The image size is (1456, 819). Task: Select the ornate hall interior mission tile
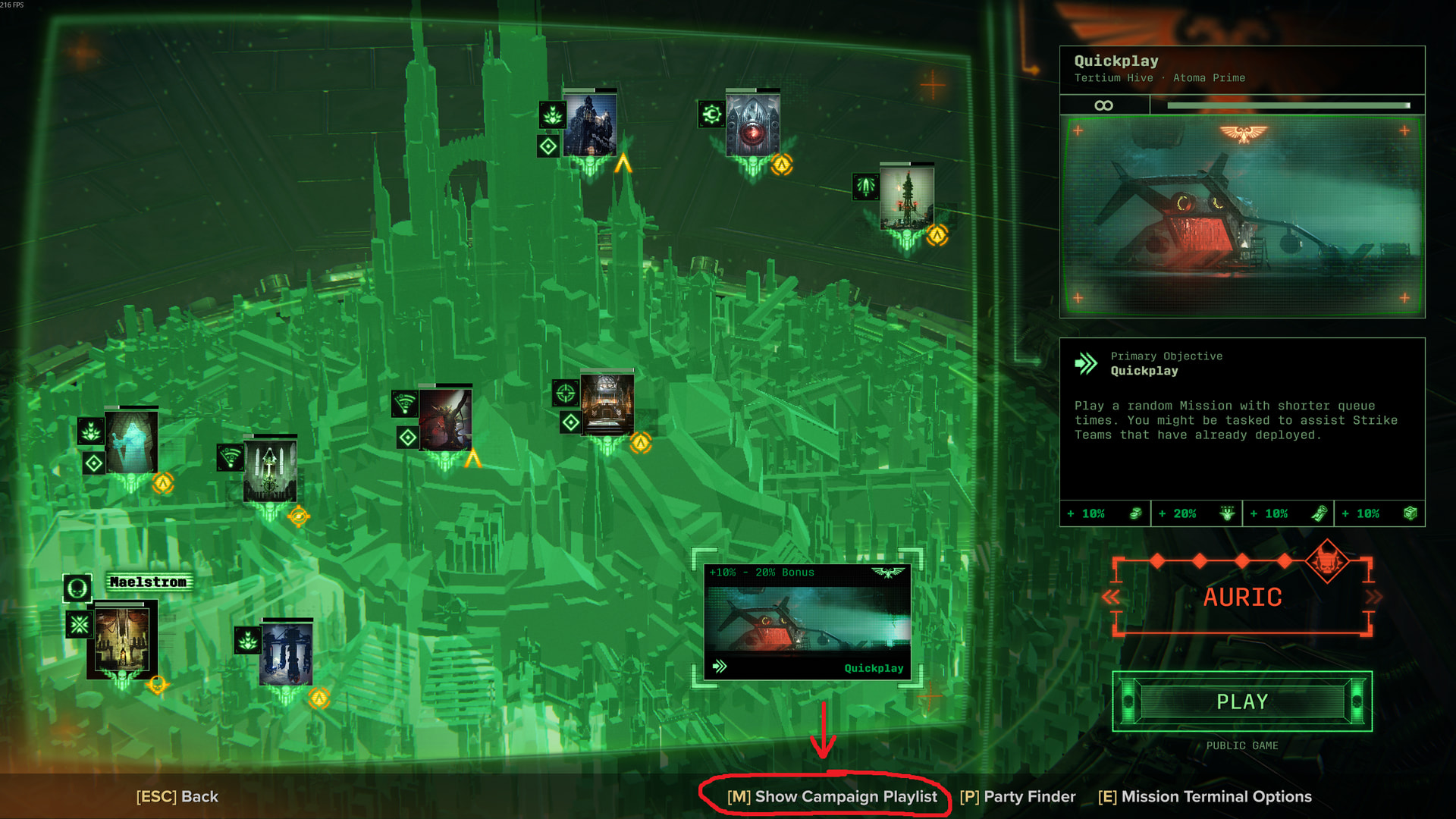click(607, 403)
